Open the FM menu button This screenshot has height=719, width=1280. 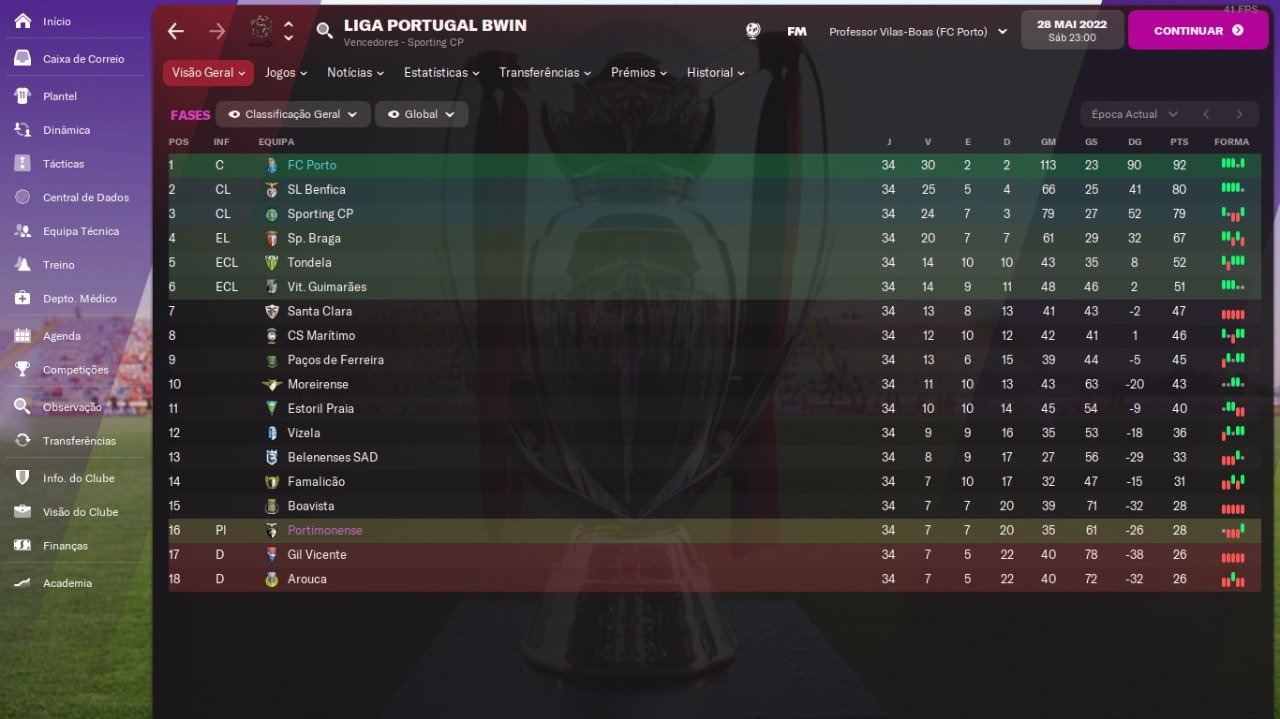(x=797, y=31)
